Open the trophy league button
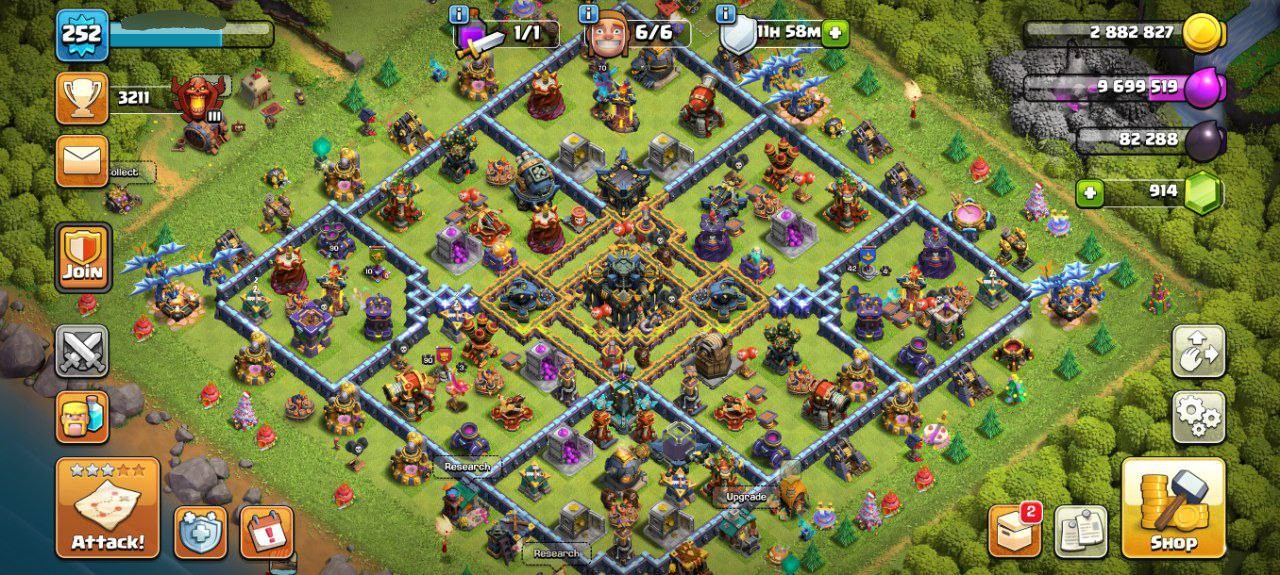This screenshot has width=1280, height=575. tap(82, 98)
